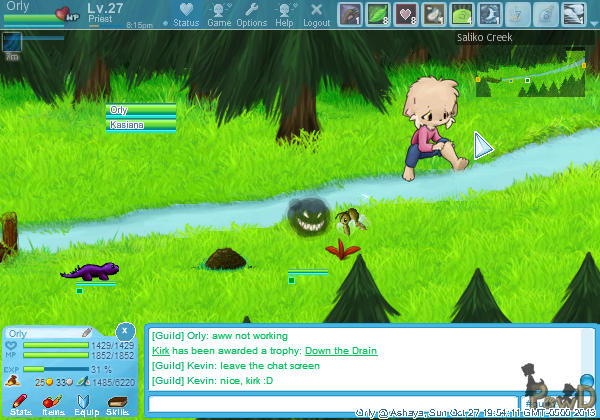
Task: Open the Down the Drain trophy link
Action: [341, 351]
